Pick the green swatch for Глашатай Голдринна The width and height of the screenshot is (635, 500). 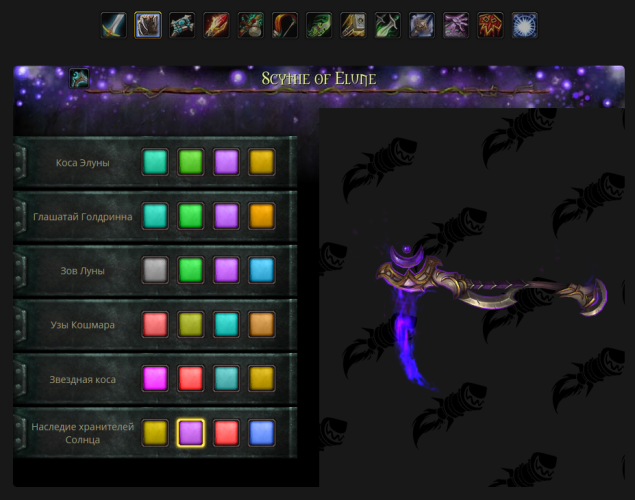[x=191, y=216]
